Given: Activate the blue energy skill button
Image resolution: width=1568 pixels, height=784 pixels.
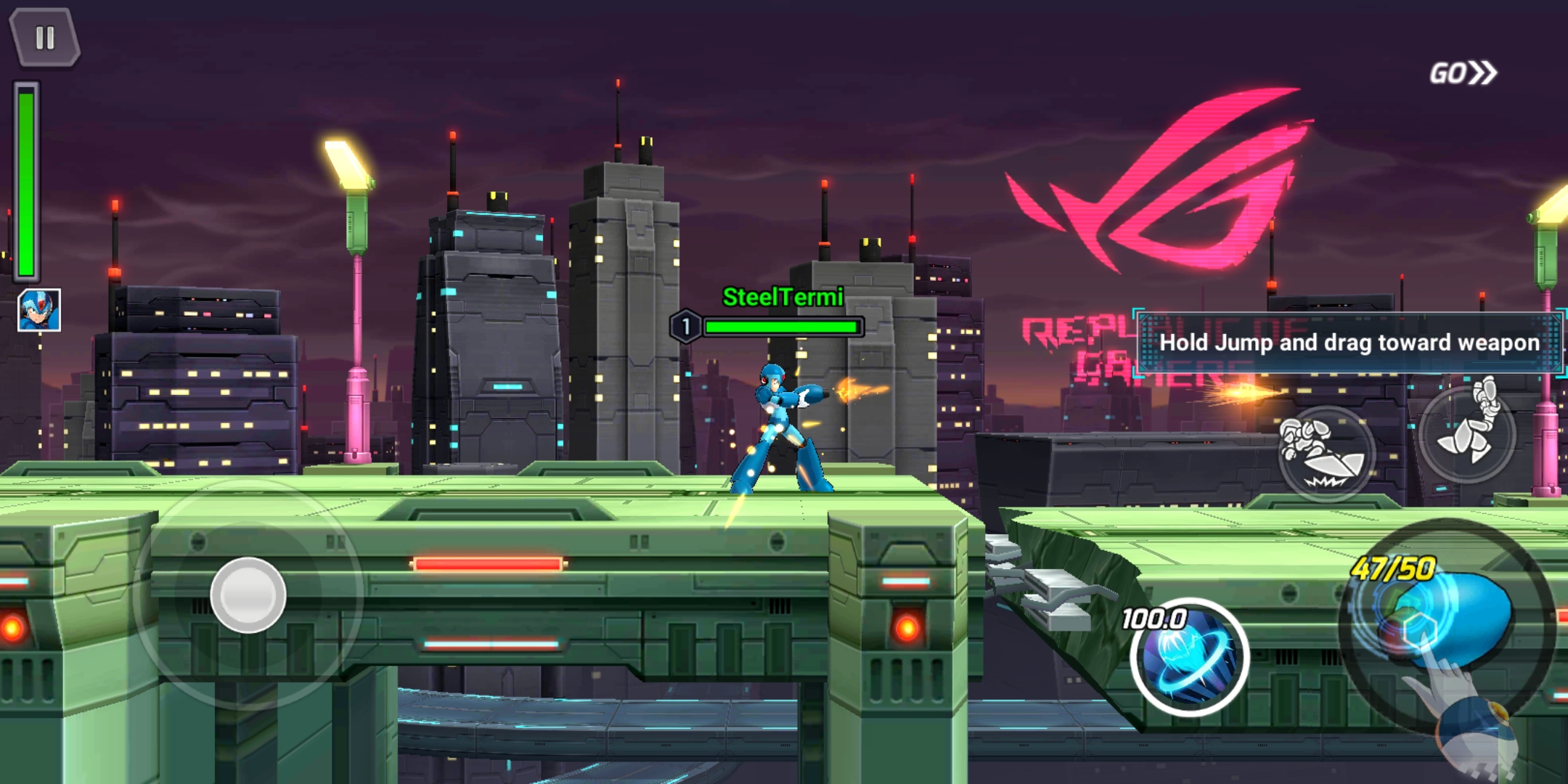Looking at the screenshot, I should (1189, 658).
